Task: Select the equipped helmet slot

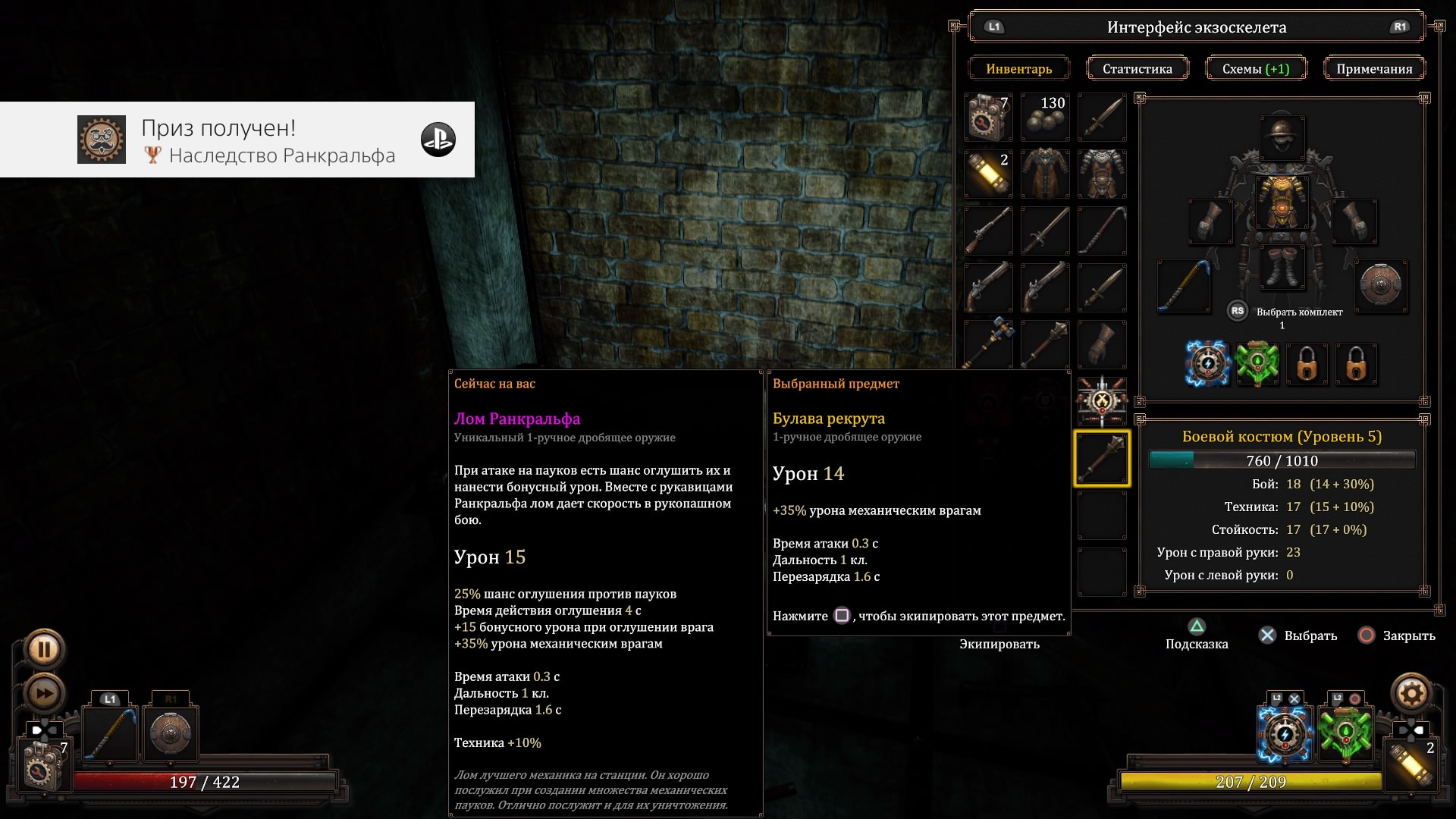Action: tap(1282, 138)
